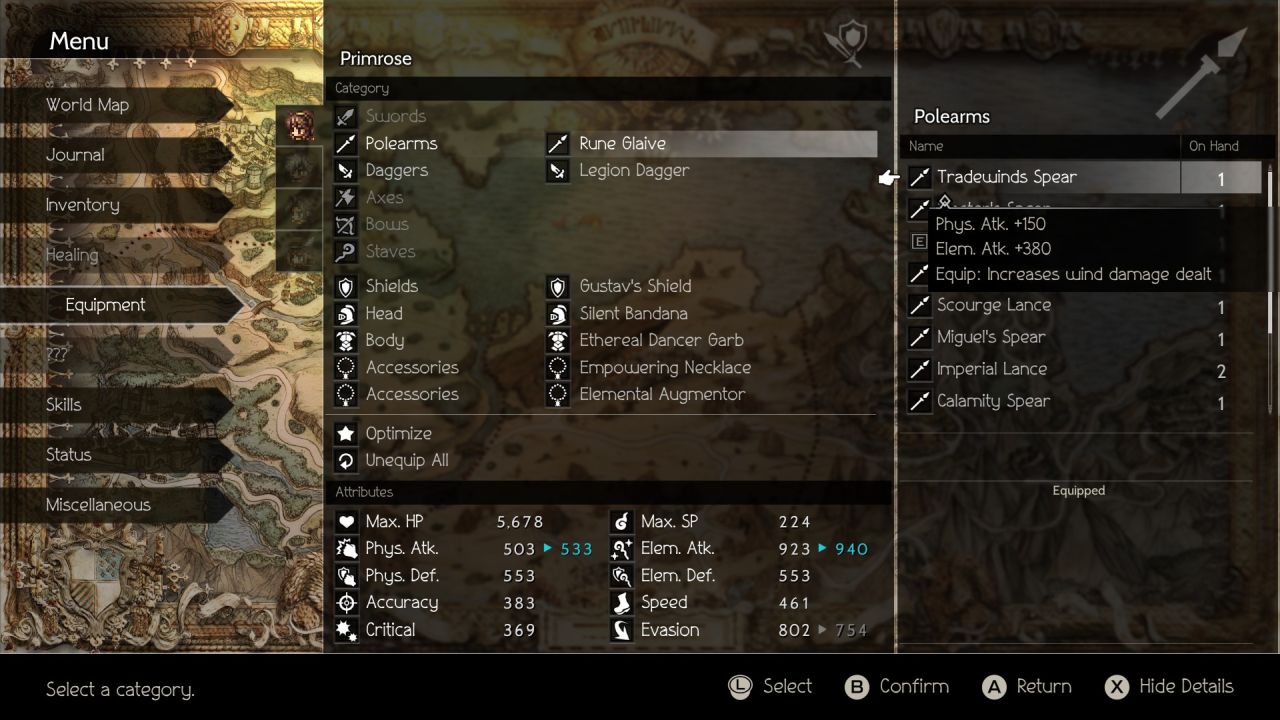1280x720 pixels.
Task: Open the World Map menu entry
Action: point(88,105)
